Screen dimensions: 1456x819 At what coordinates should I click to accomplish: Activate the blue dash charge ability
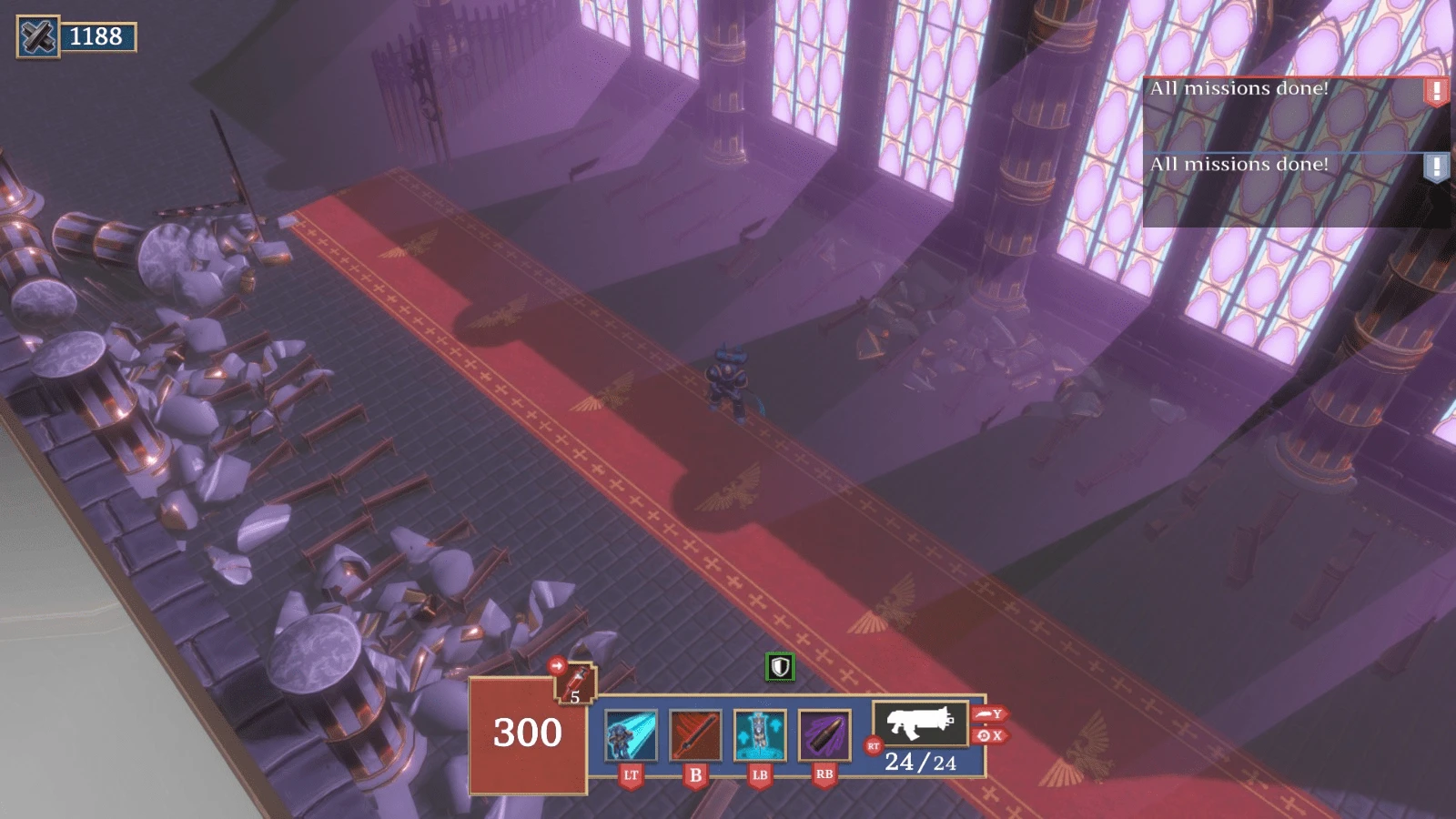click(x=631, y=735)
